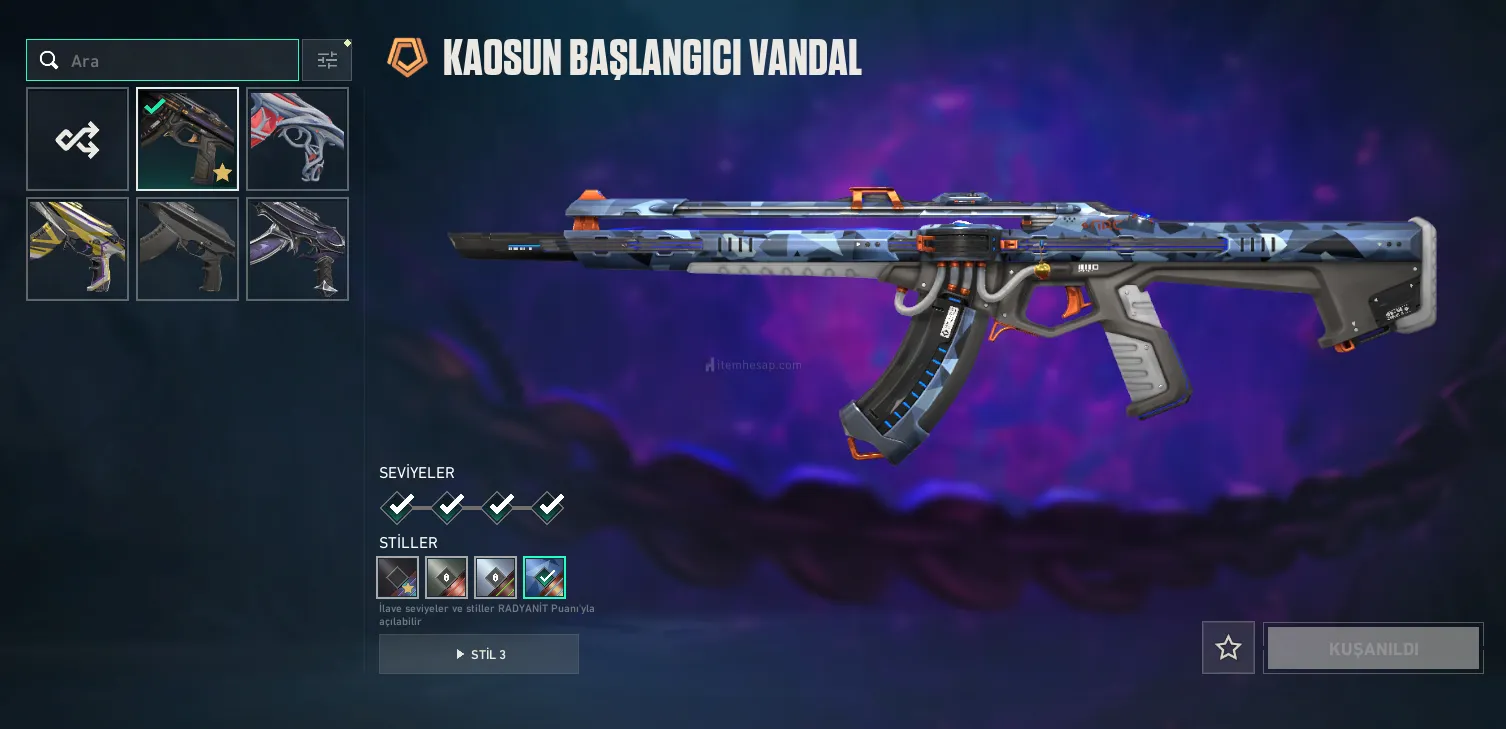Image resolution: width=1506 pixels, height=729 pixels.
Task: Select the red and white Vandal skin
Action: coord(297,139)
